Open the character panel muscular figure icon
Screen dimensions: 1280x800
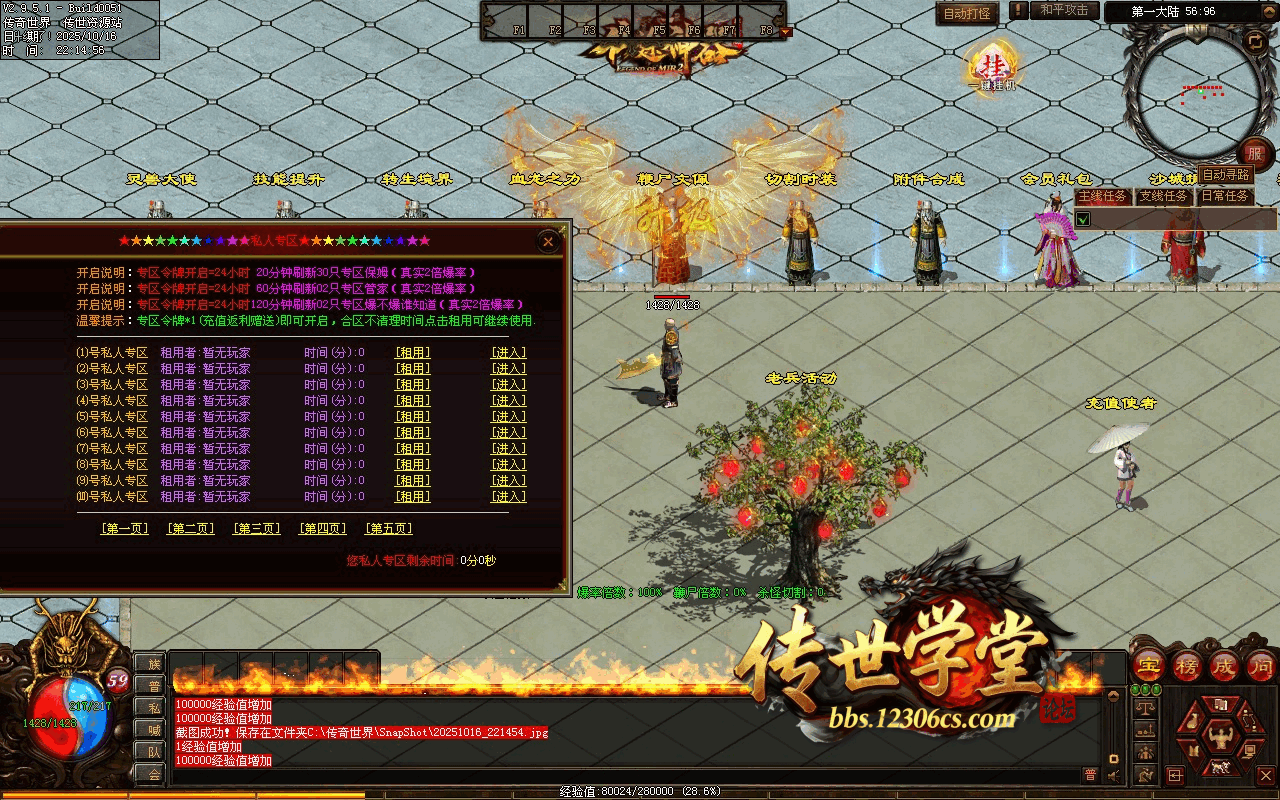coord(1219,739)
